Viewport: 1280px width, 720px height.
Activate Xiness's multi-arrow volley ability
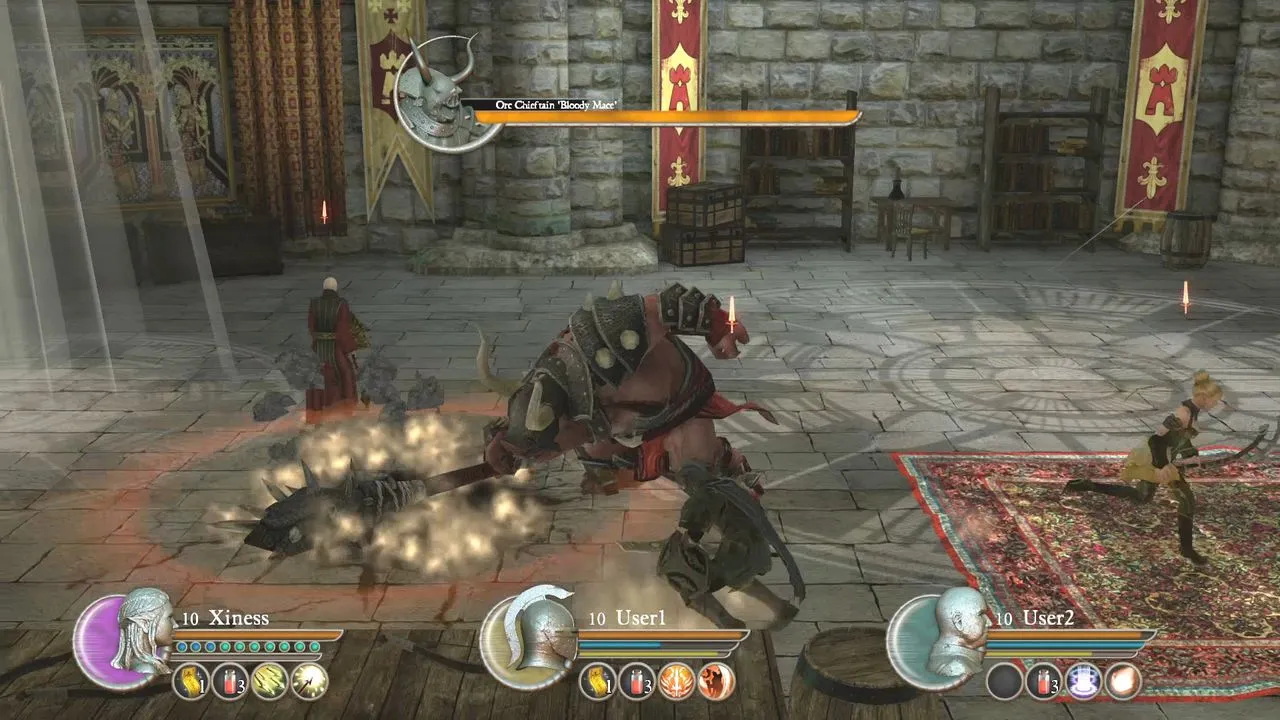point(270,681)
